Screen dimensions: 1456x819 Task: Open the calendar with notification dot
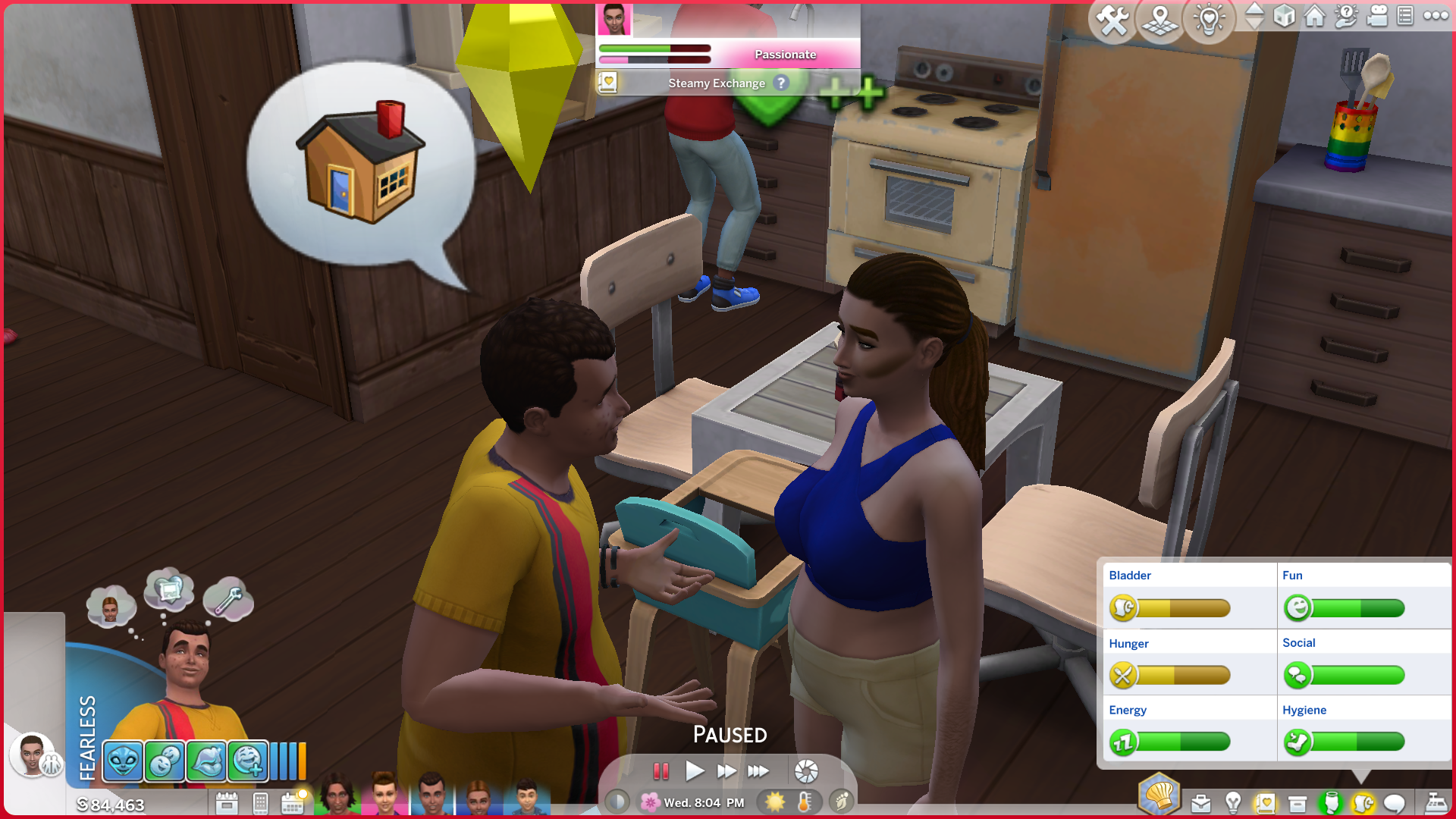point(293,802)
